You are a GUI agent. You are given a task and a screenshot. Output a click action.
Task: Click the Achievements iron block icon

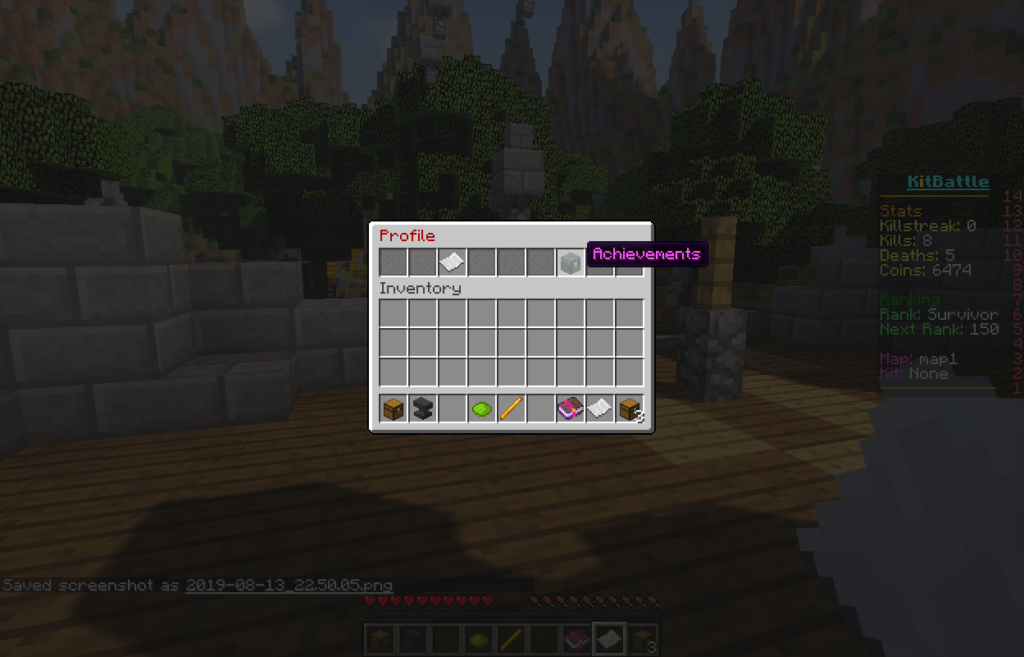(570, 263)
